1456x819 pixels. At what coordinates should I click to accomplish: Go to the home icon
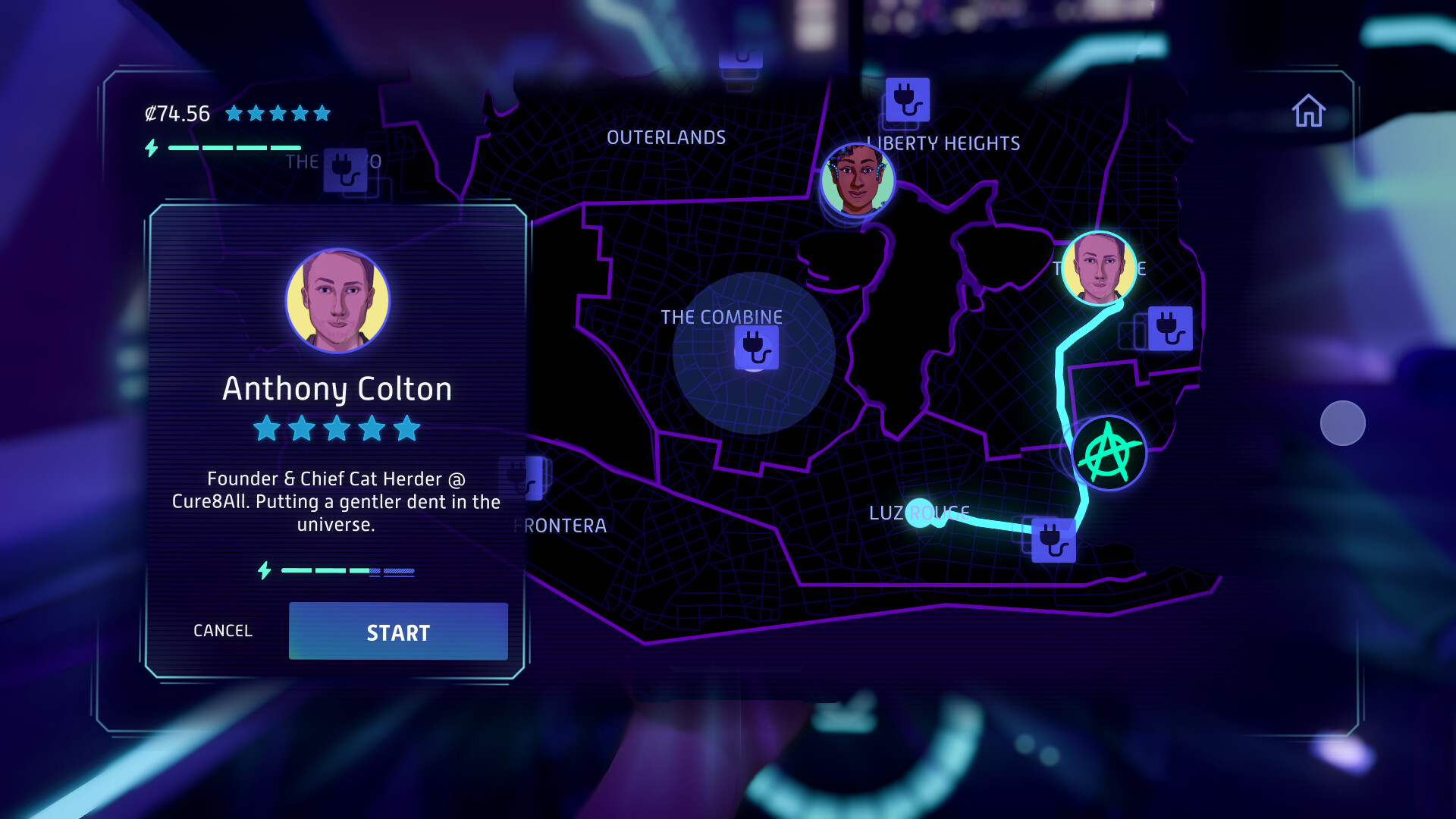(x=1309, y=111)
